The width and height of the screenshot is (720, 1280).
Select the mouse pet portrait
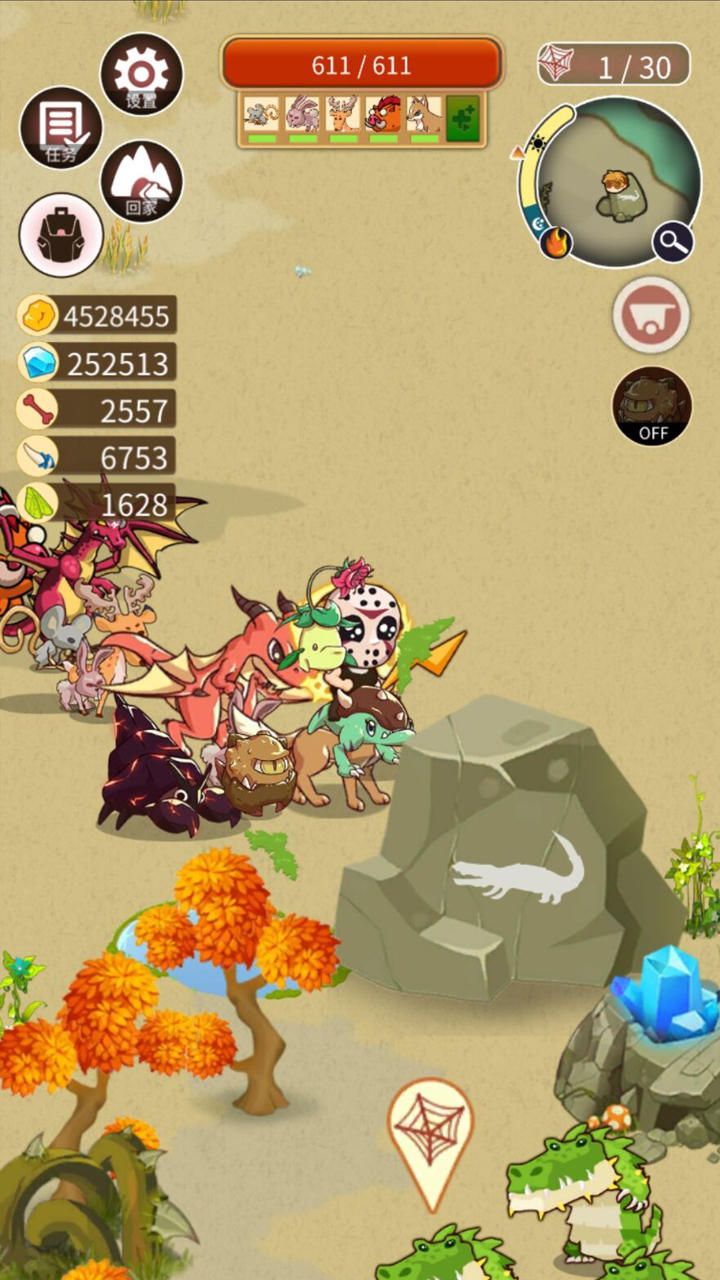tap(261, 115)
